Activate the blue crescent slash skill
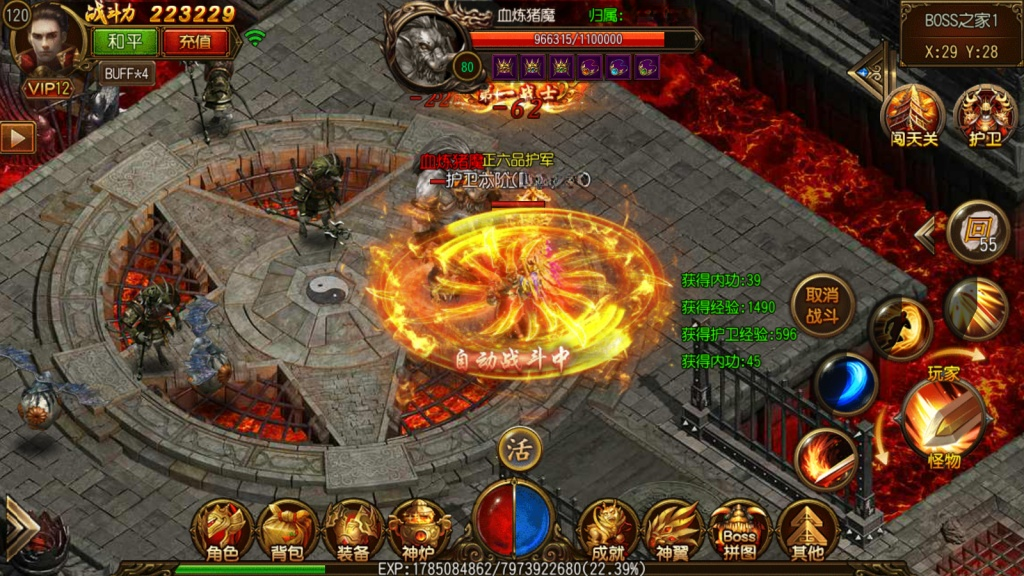The image size is (1024, 576). tap(844, 385)
